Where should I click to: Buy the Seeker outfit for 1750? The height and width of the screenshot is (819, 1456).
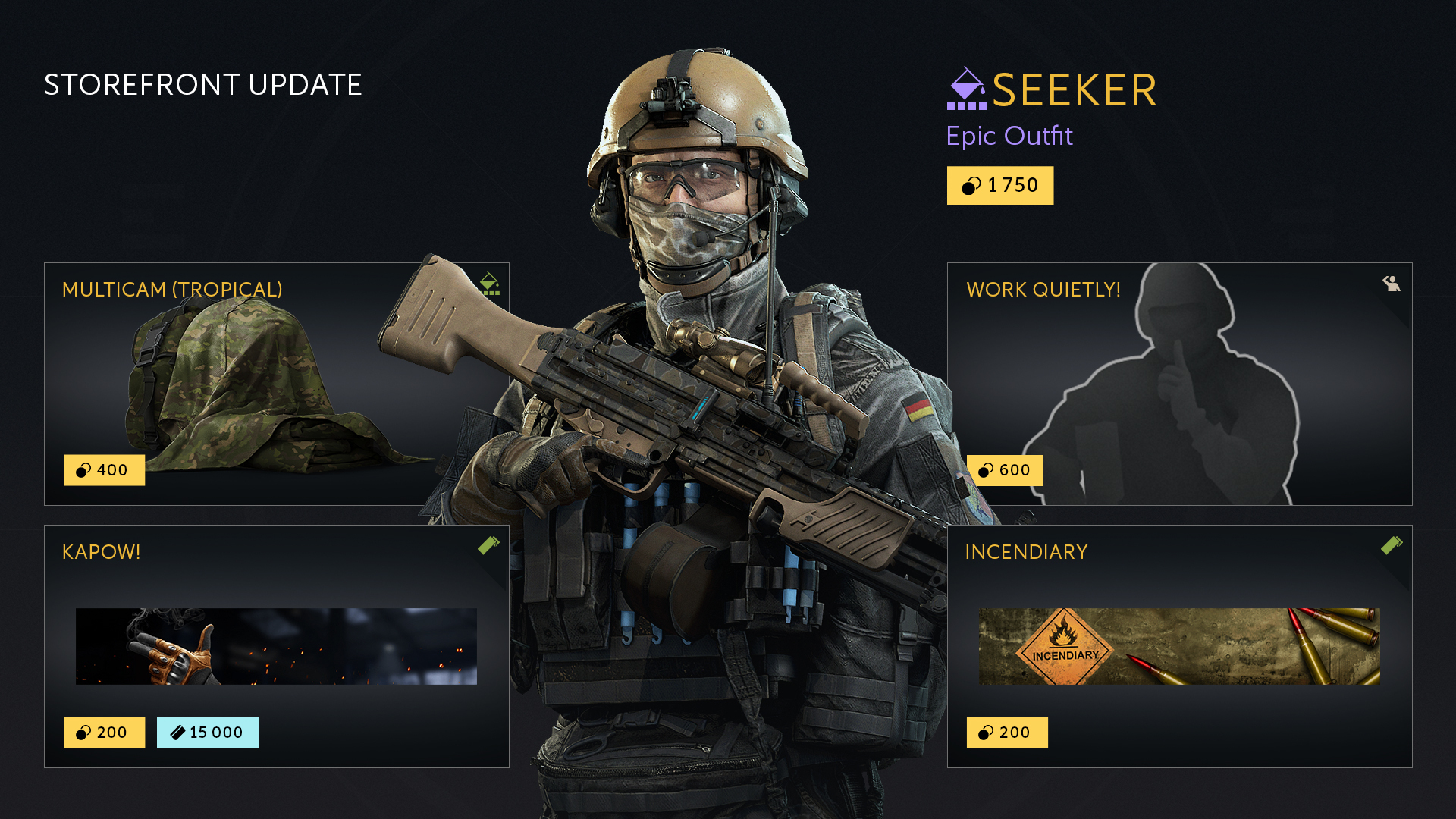999,186
